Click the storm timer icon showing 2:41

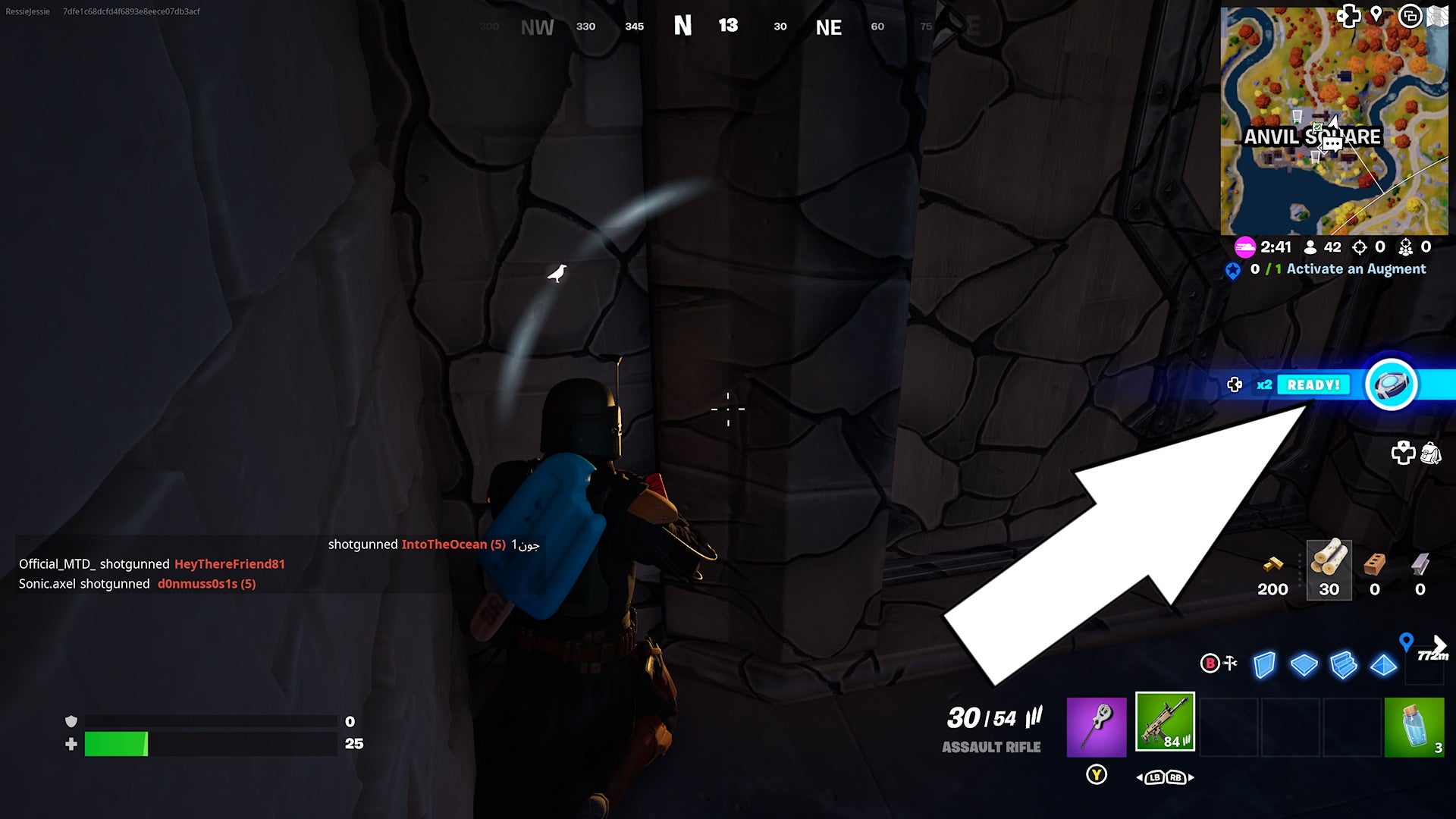[1245, 247]
